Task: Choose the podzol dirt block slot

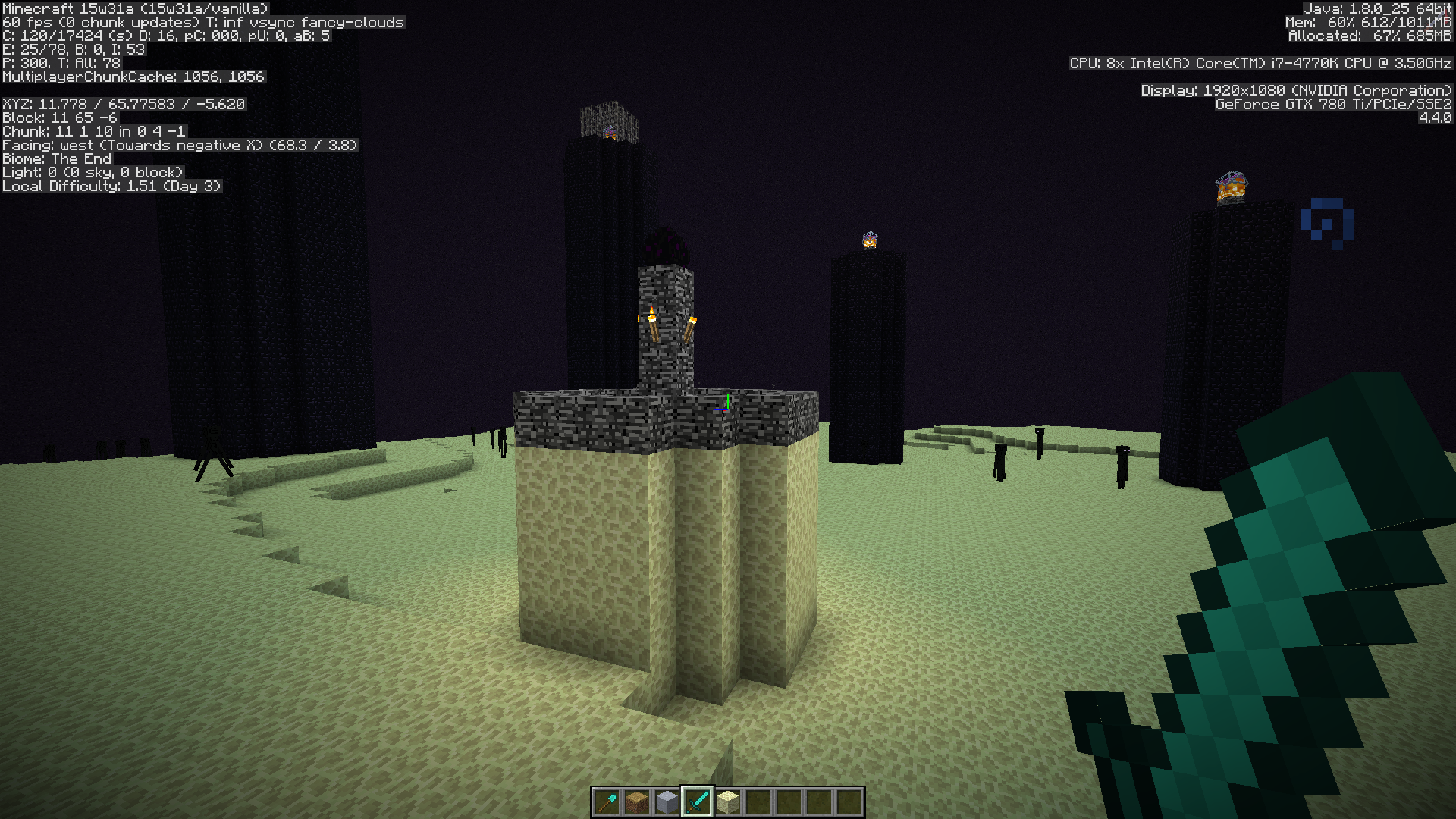Action: tap(637, 802)
